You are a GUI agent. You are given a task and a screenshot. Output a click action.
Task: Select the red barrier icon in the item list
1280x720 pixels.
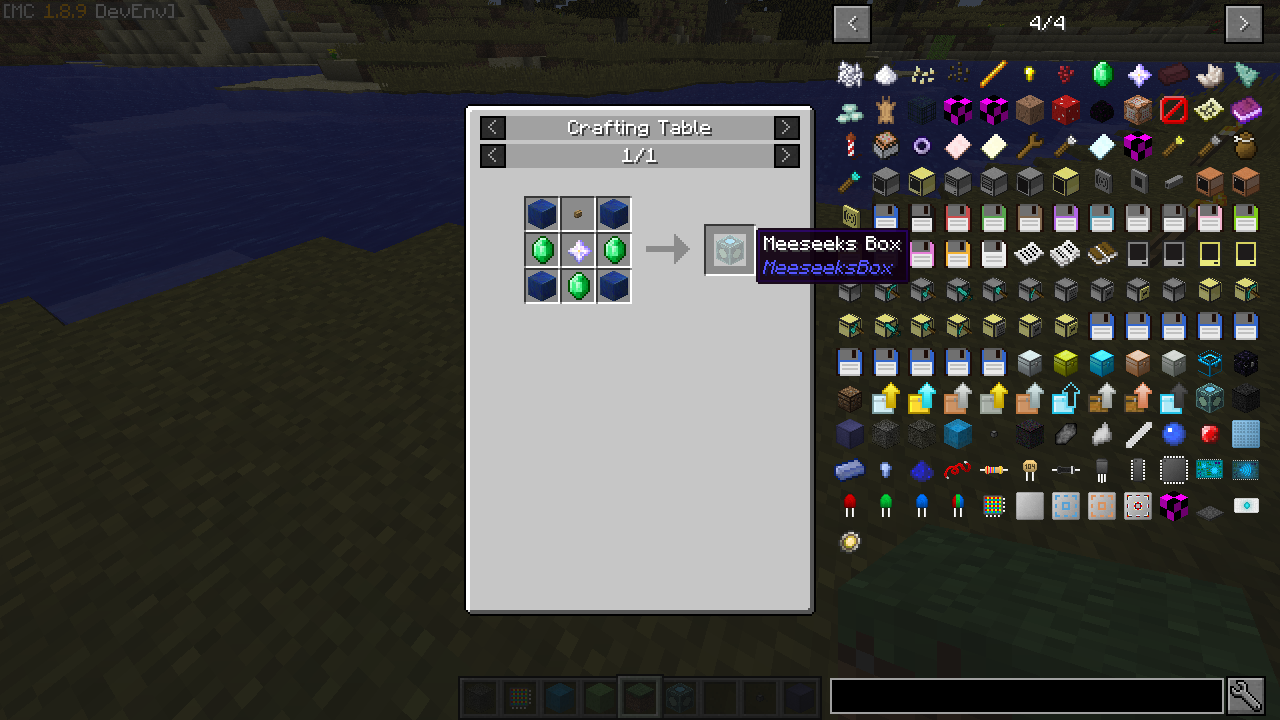[1173, 110]
